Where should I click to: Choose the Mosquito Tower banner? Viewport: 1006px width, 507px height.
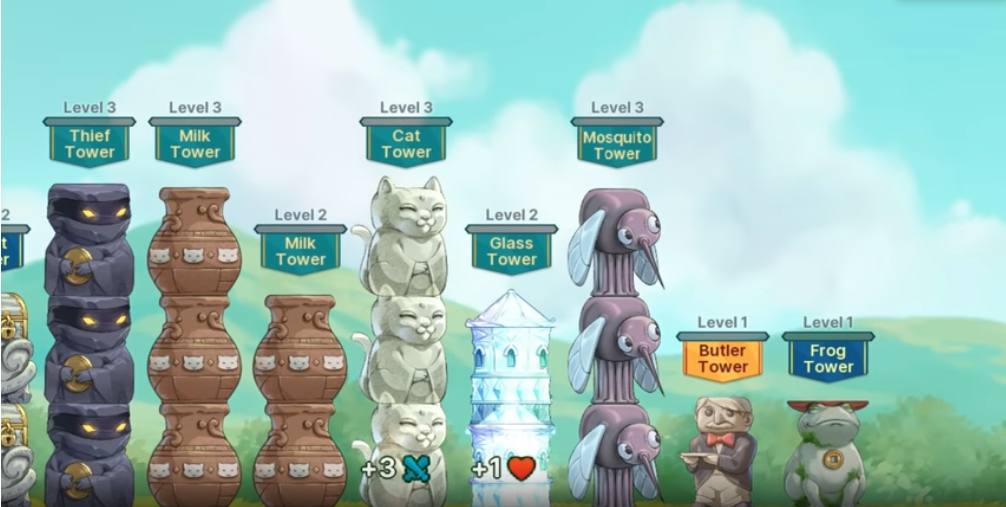pyautogui.click(x=617, y=144)
